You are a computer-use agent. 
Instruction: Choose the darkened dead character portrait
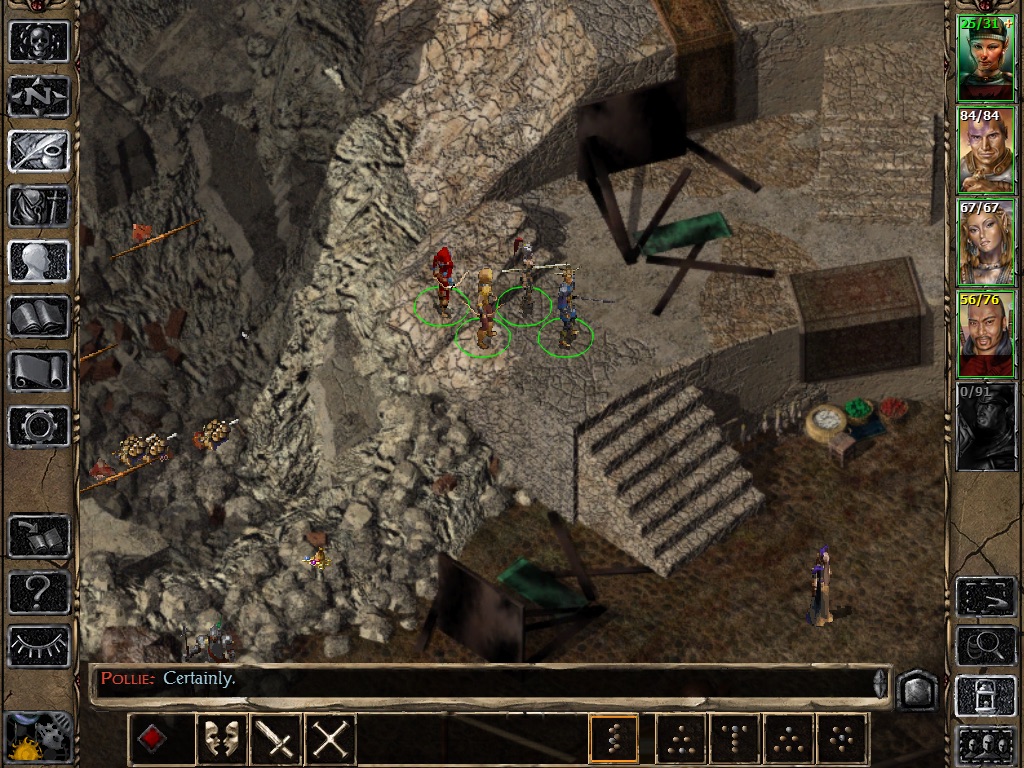coord(986,428)
